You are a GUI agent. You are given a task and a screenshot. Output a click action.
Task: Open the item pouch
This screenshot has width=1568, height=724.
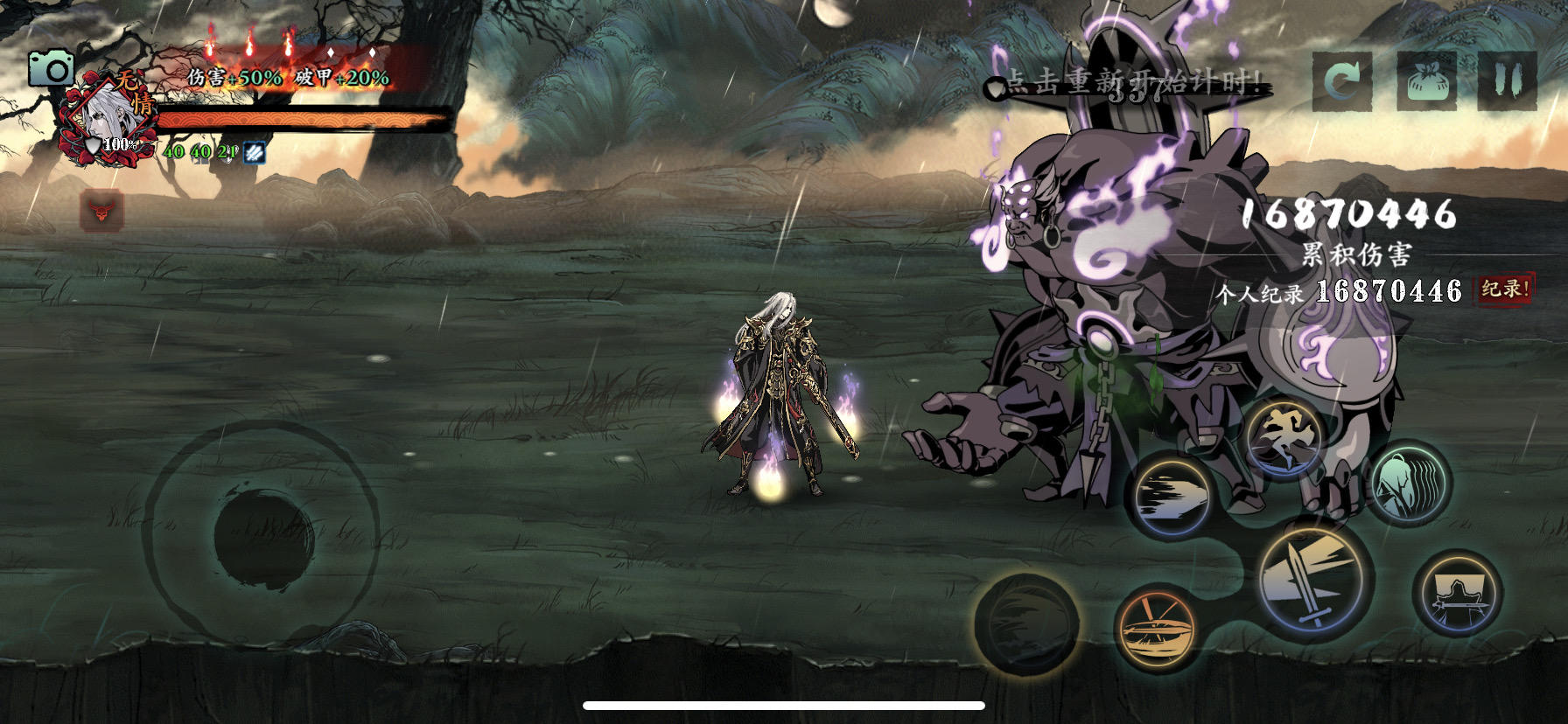coord(1427,80)
